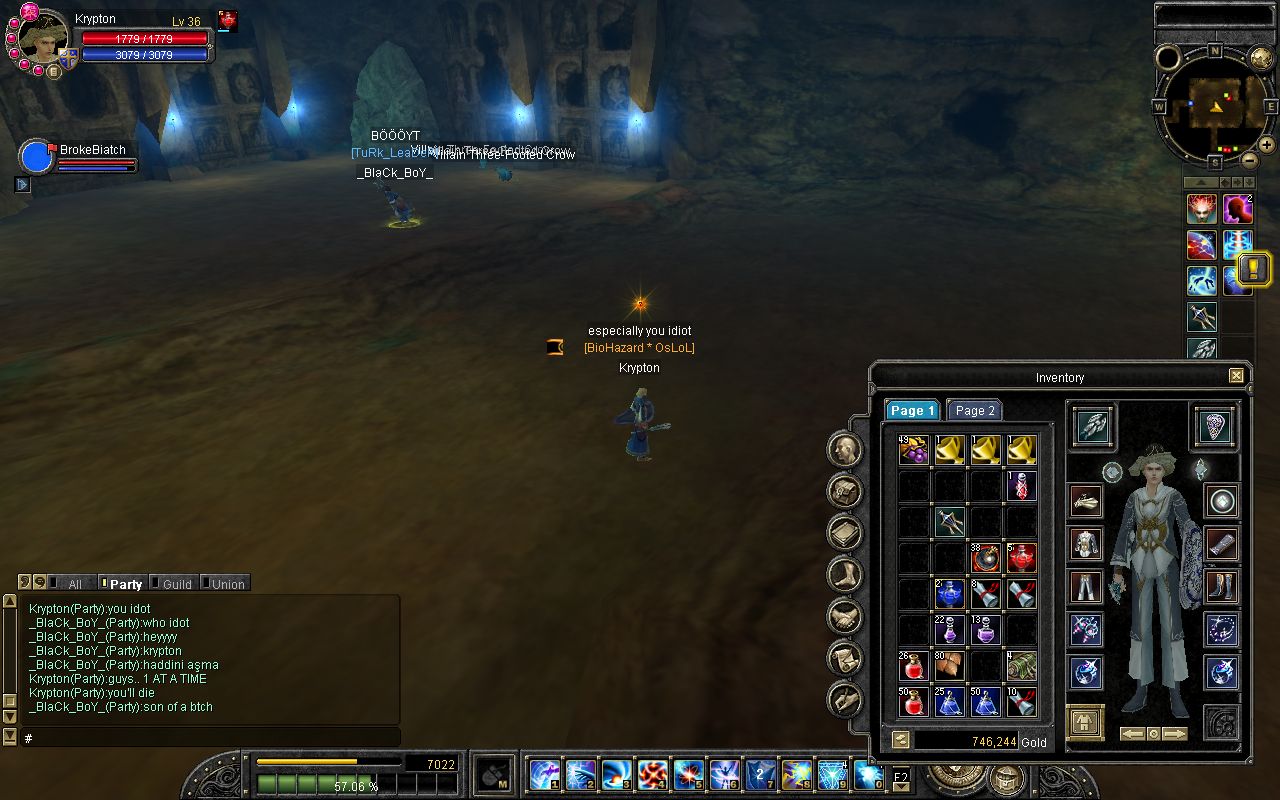1280x800 pixels.
Task: Click the equipped shield slot
Action: (x=1215, y=427)
